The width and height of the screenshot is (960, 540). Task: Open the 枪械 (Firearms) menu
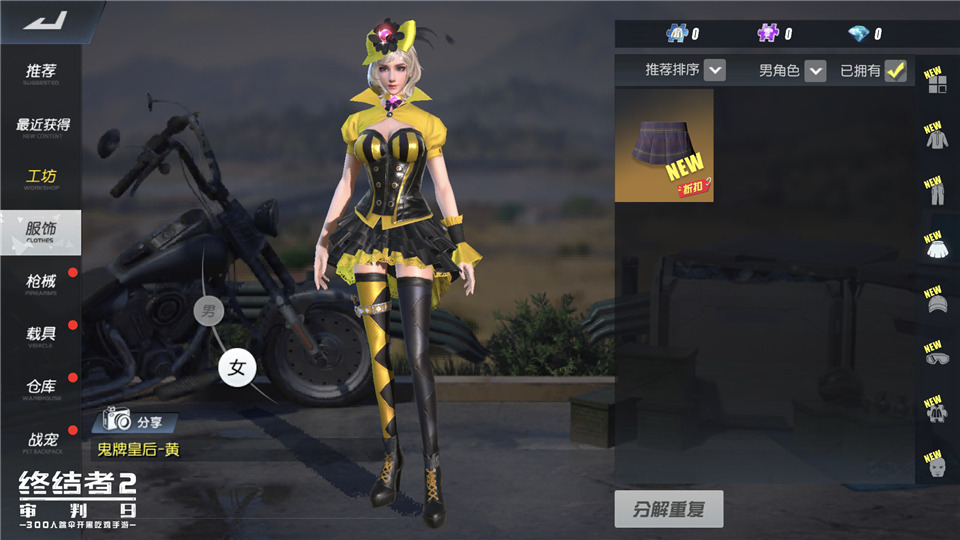pyautogui.click(x=41, y=284)
